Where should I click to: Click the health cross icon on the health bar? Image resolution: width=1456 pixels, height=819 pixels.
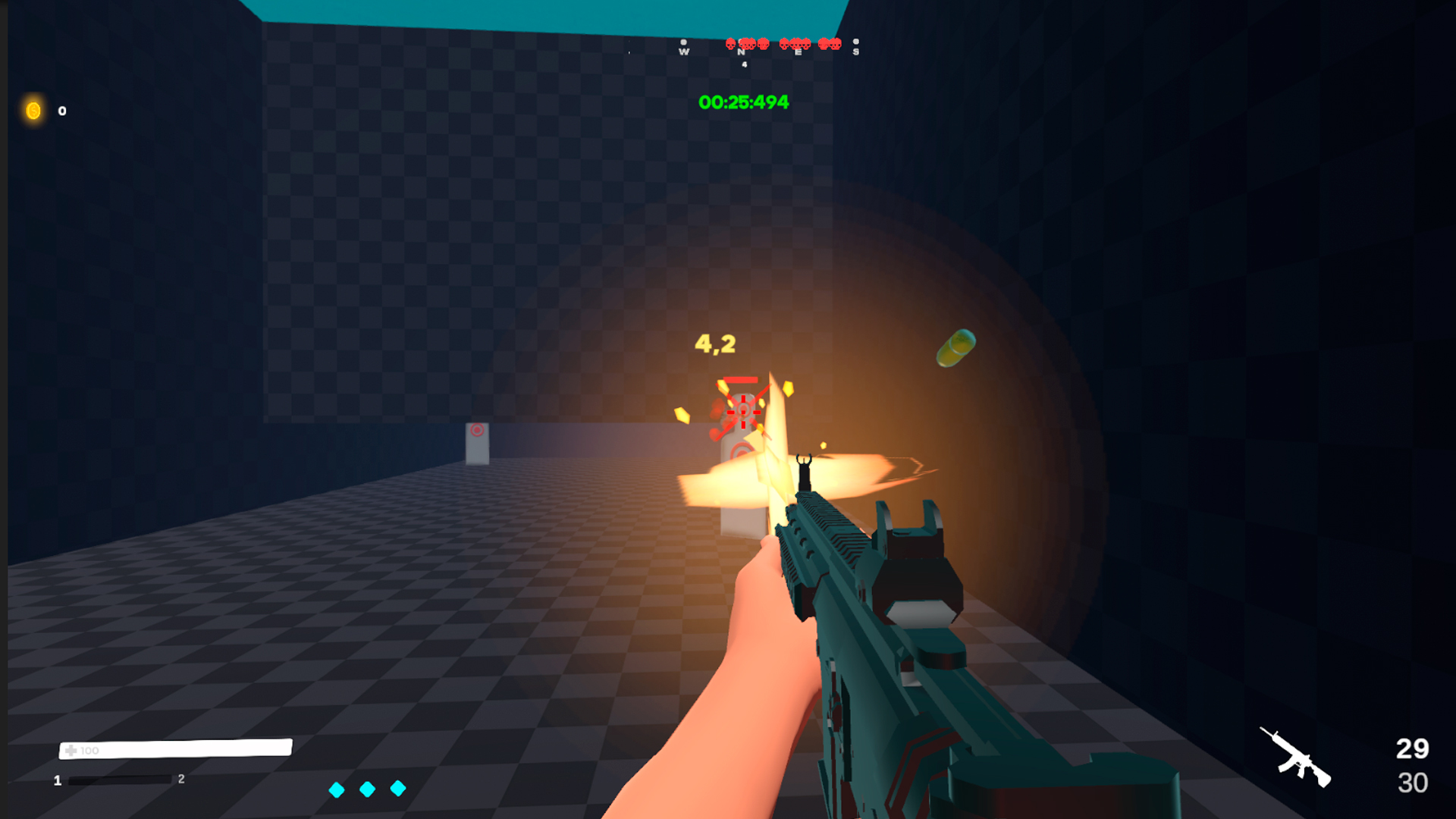(x=71, y=749)
